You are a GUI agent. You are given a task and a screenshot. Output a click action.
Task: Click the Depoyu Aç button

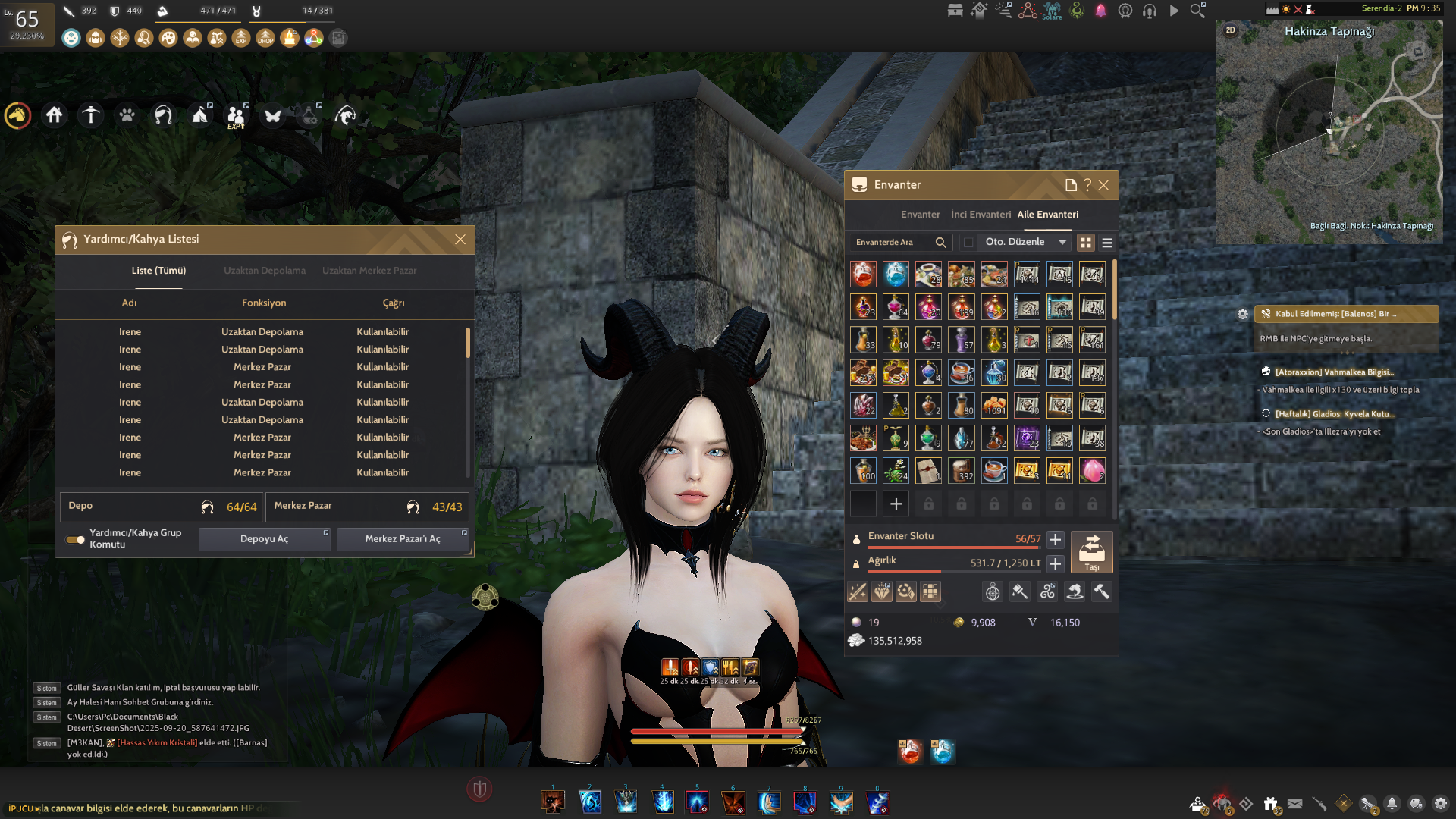(x=264, y=539)
